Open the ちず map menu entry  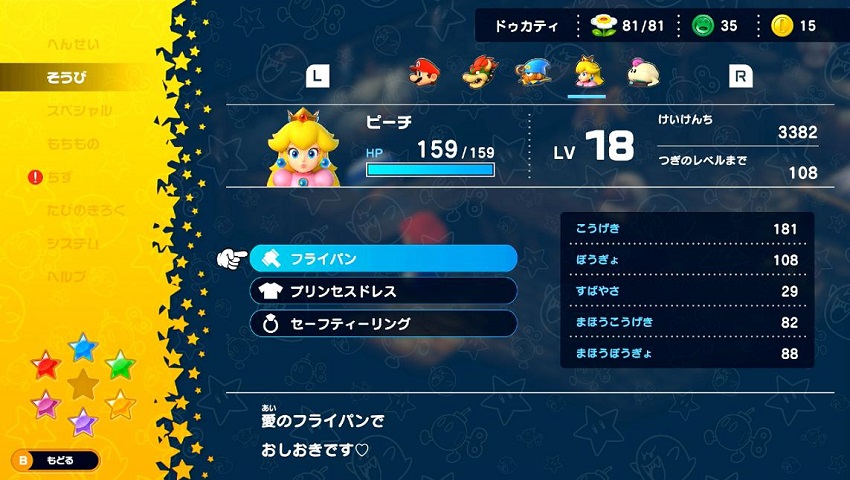click(60, 177)
